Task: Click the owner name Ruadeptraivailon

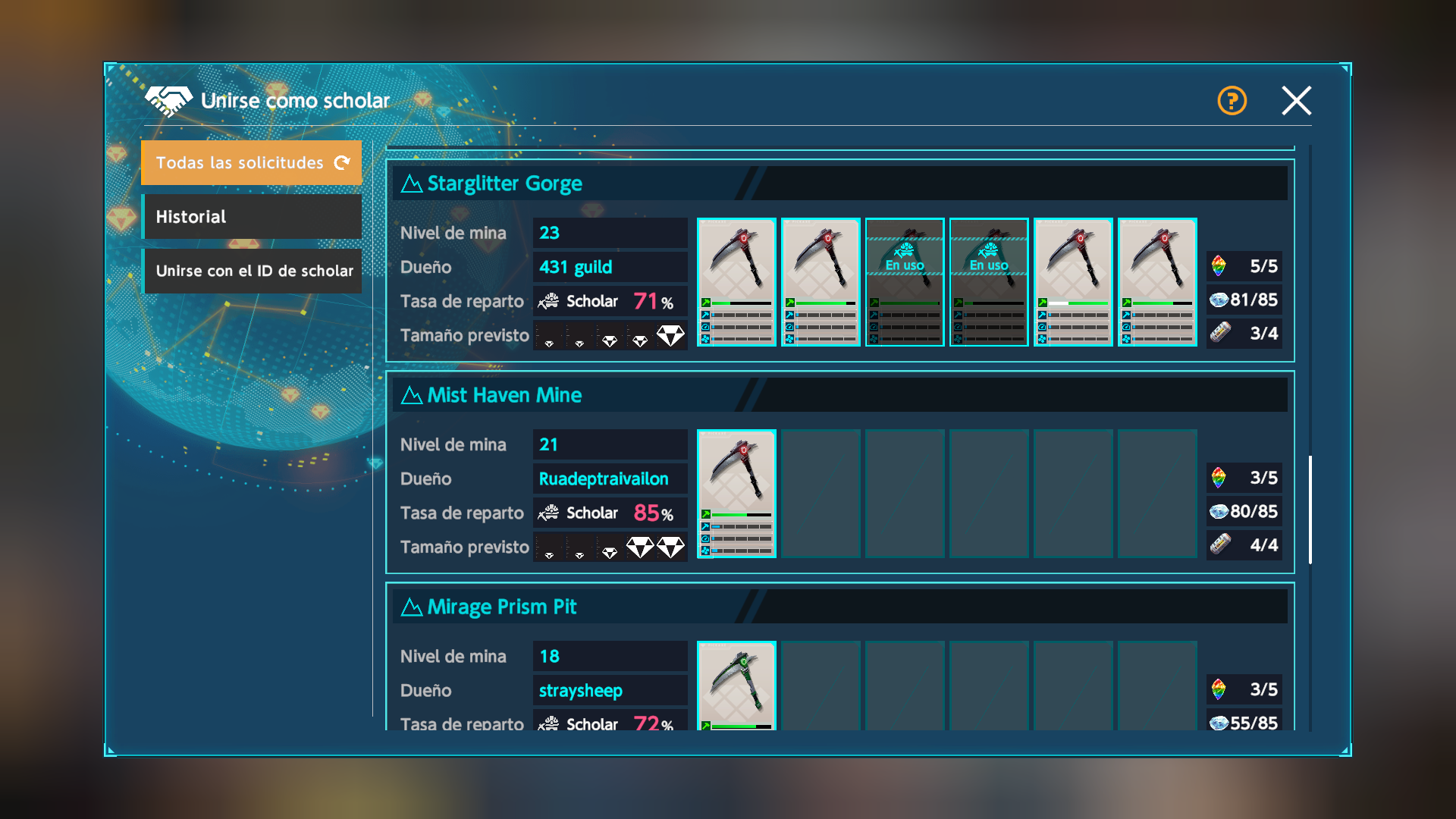Action: coord(604,479)
